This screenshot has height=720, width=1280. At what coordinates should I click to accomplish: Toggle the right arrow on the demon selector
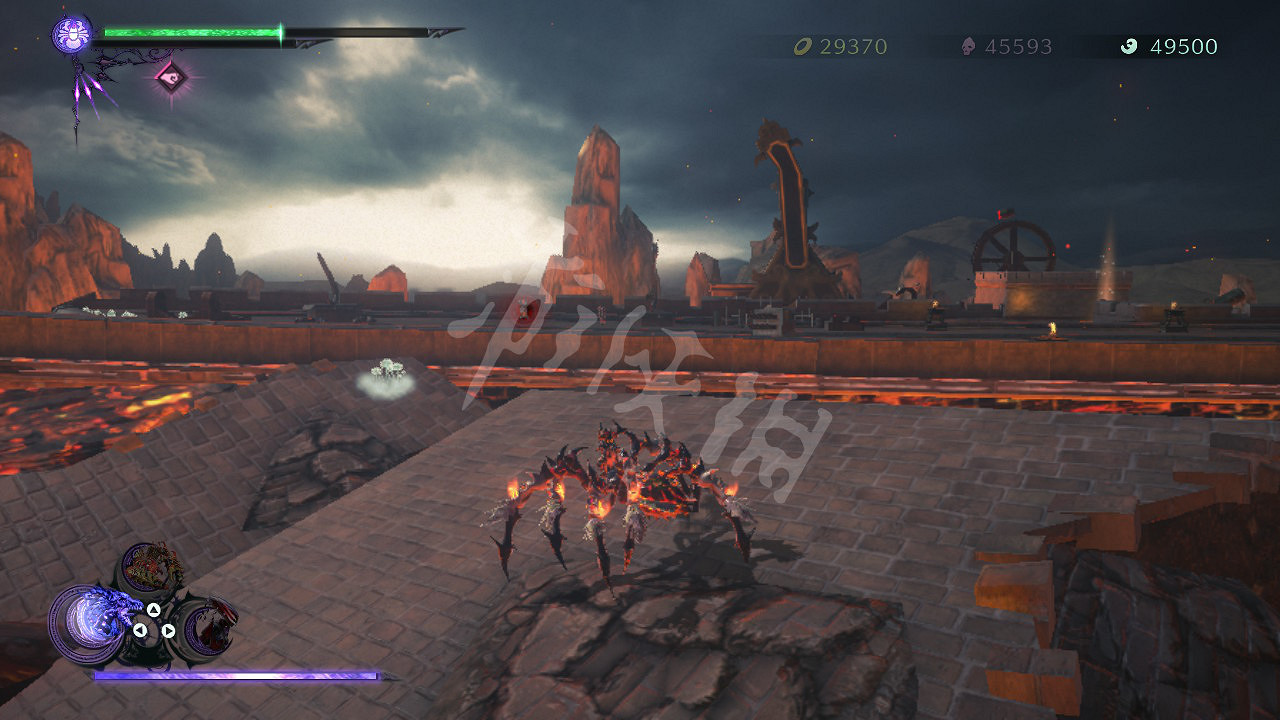(168, 630)
